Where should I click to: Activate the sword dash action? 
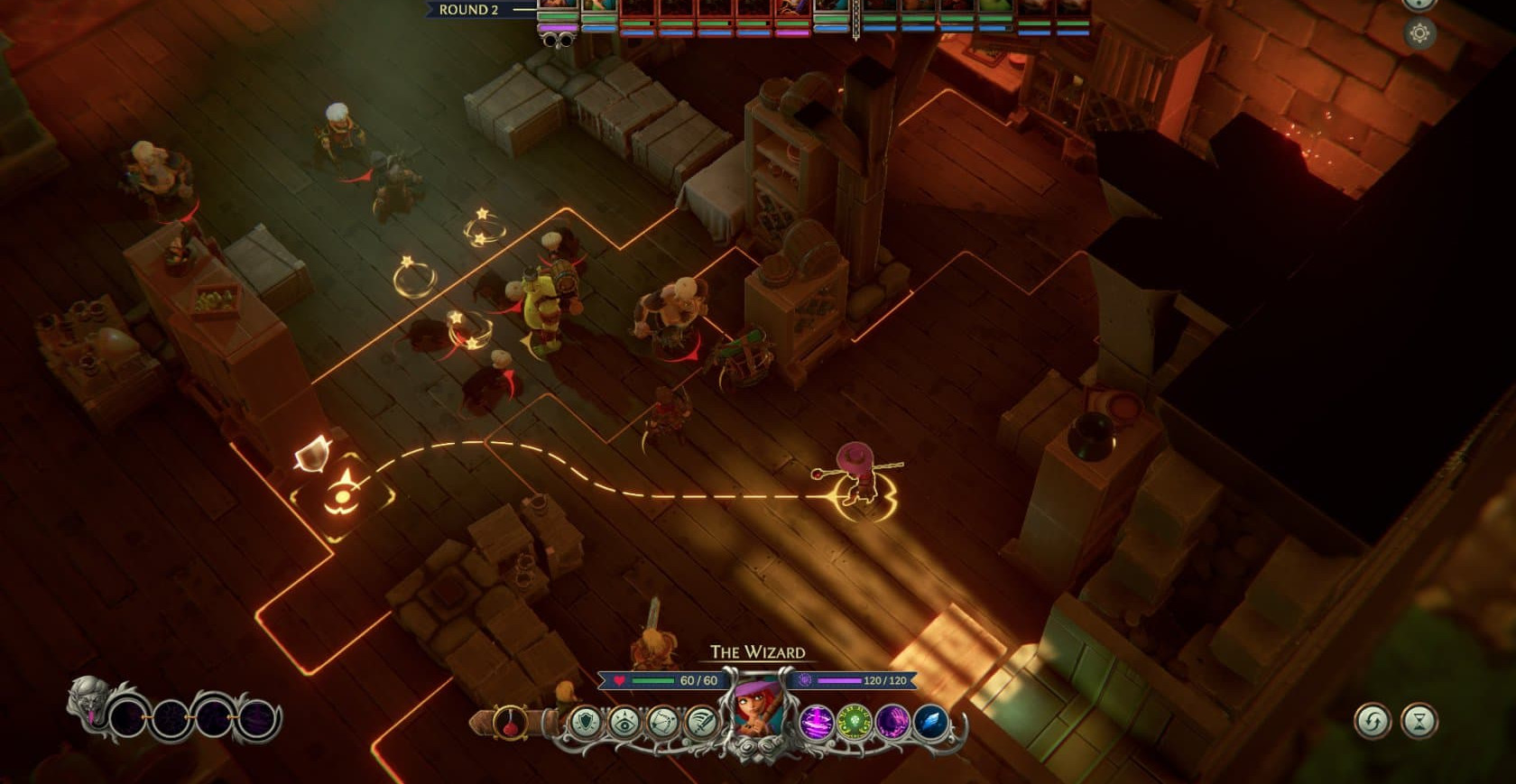[x=700, y=723]
